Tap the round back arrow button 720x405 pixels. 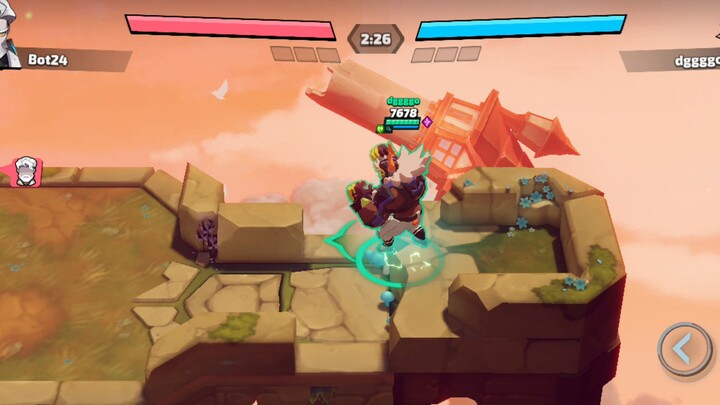pyautogui.click(x=684, y=349)
